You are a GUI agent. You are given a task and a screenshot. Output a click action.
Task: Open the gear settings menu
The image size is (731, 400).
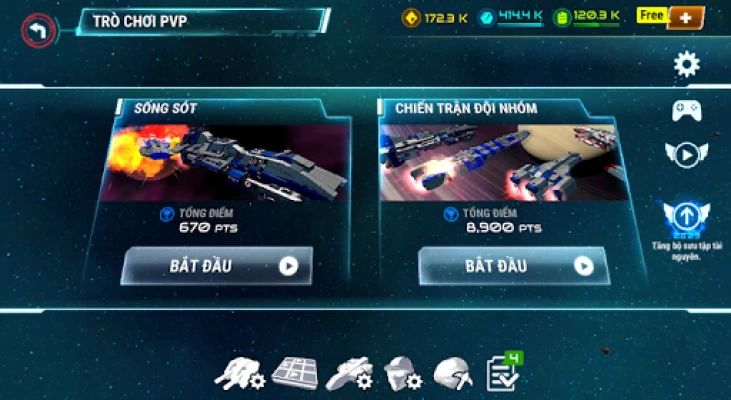tap(686, 65)
